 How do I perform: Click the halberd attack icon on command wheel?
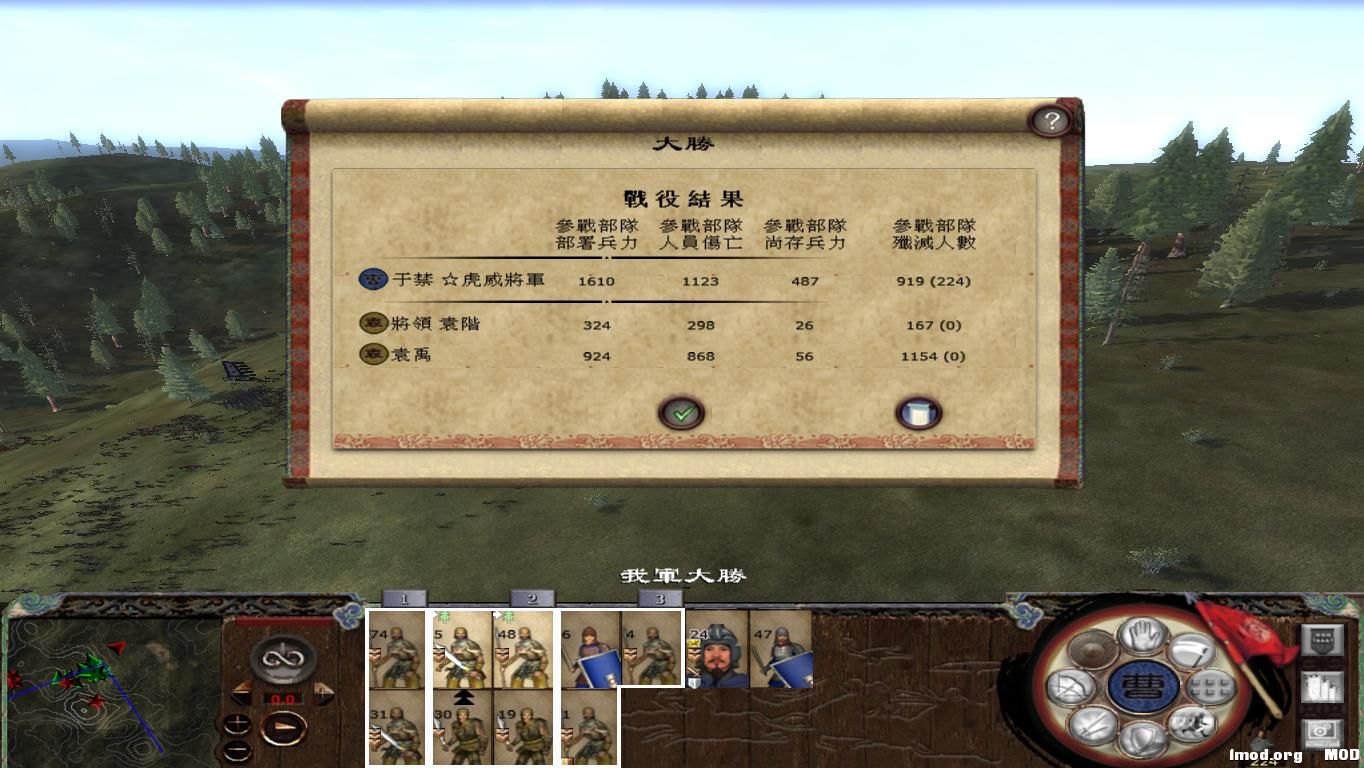tap(1194, 650)
